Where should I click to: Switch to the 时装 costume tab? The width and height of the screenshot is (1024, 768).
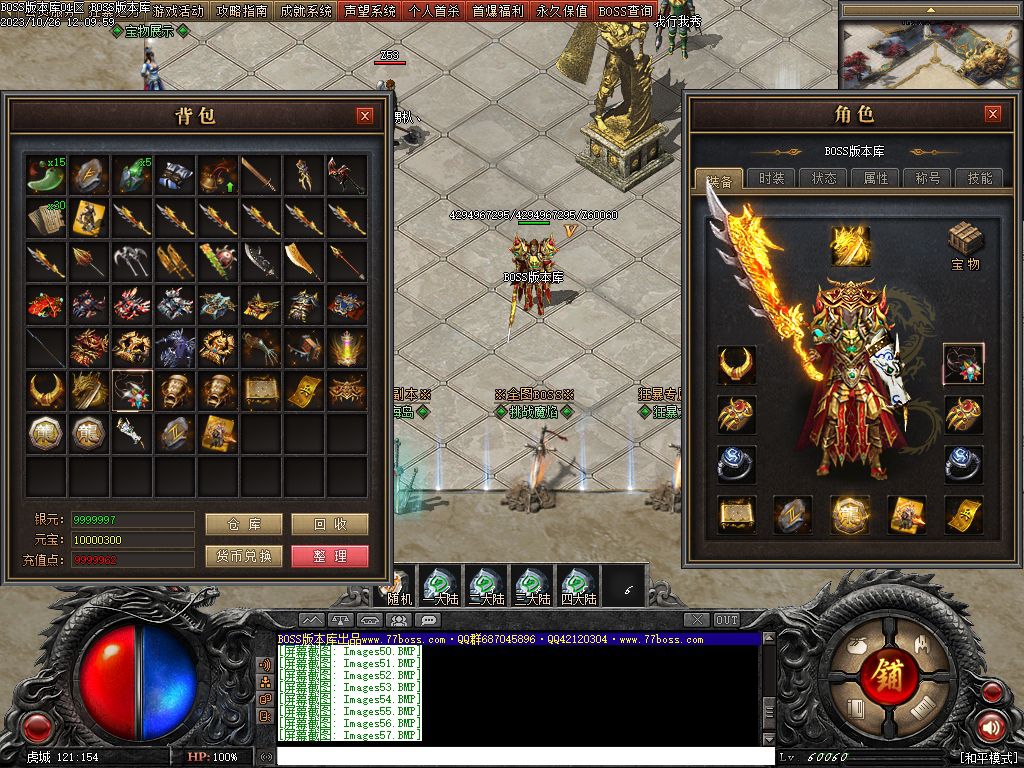click(x=771, y=178)
